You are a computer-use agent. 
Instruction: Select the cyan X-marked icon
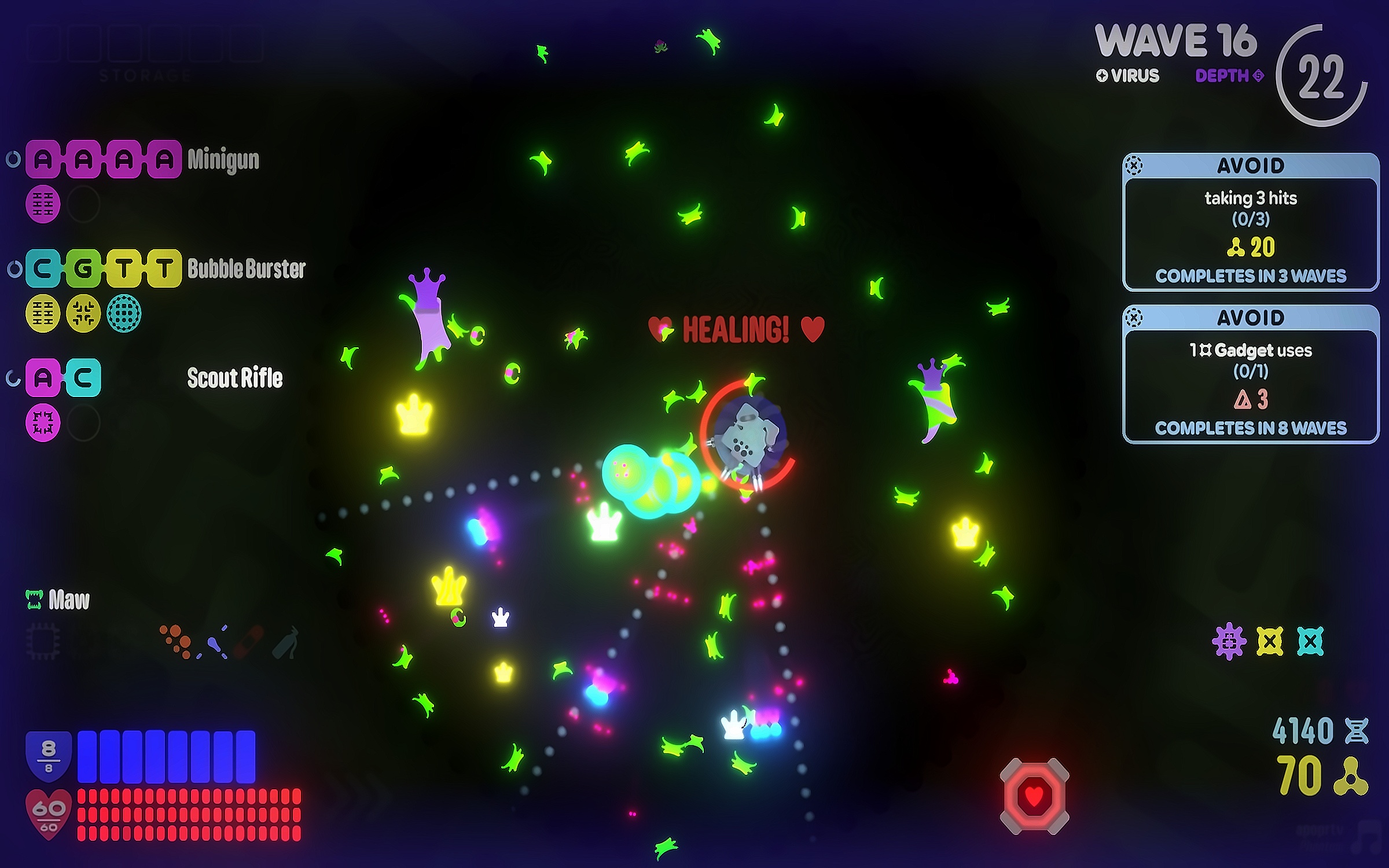point(1310,641)
